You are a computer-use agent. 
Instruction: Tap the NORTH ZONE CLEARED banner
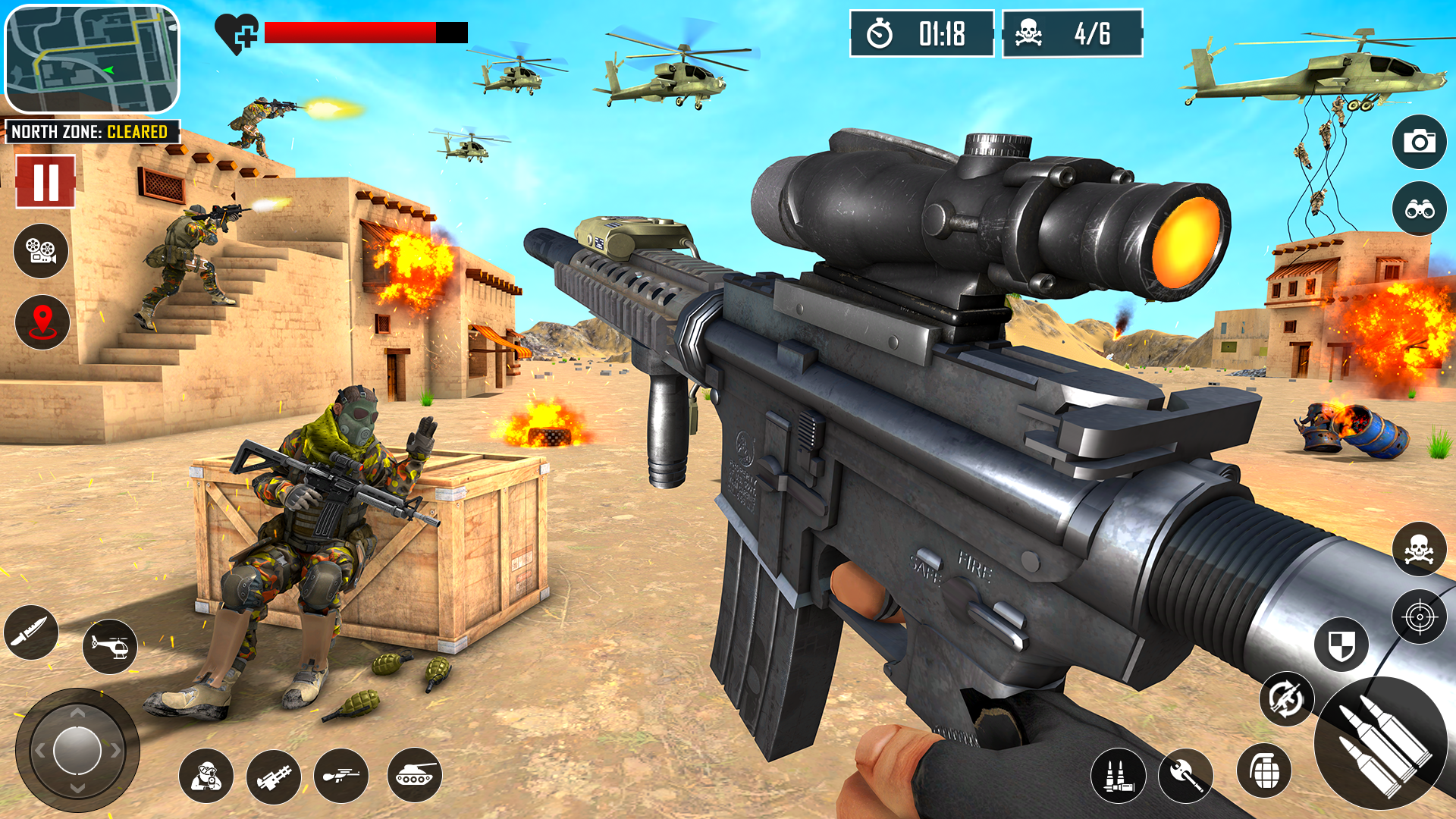coord(91,131)
